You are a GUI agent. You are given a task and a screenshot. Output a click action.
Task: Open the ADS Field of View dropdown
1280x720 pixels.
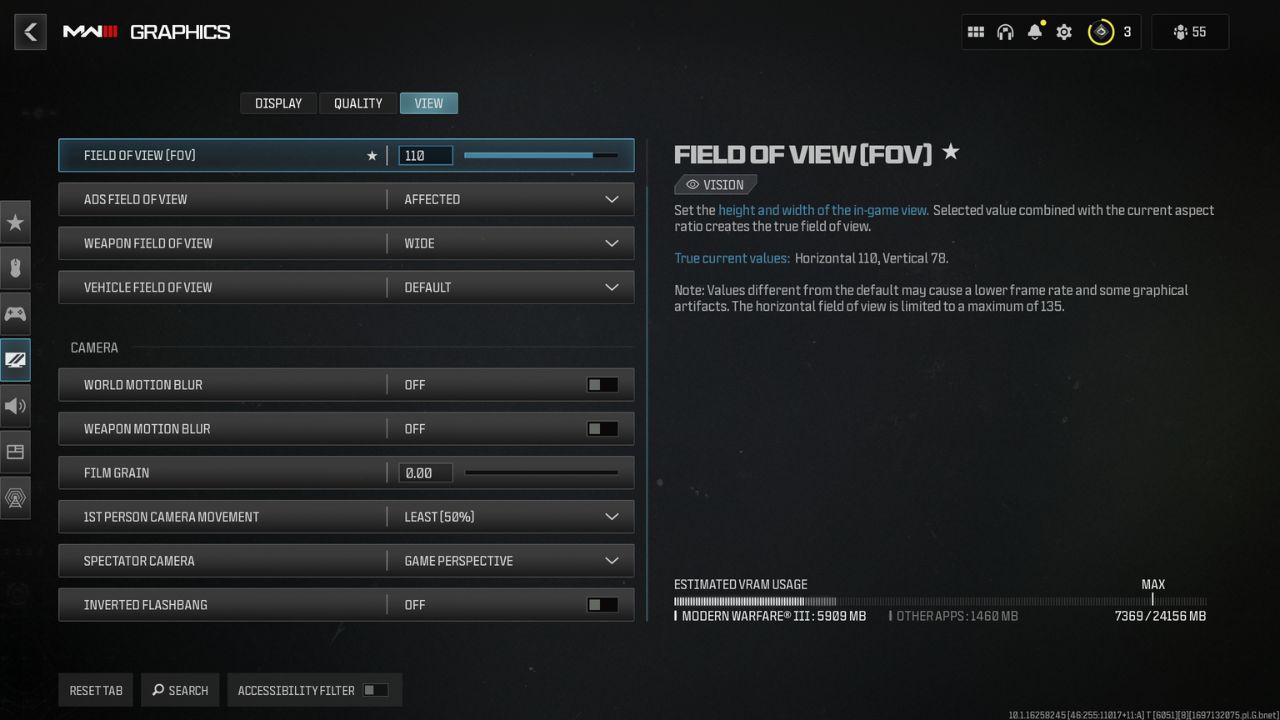point(612,199)
